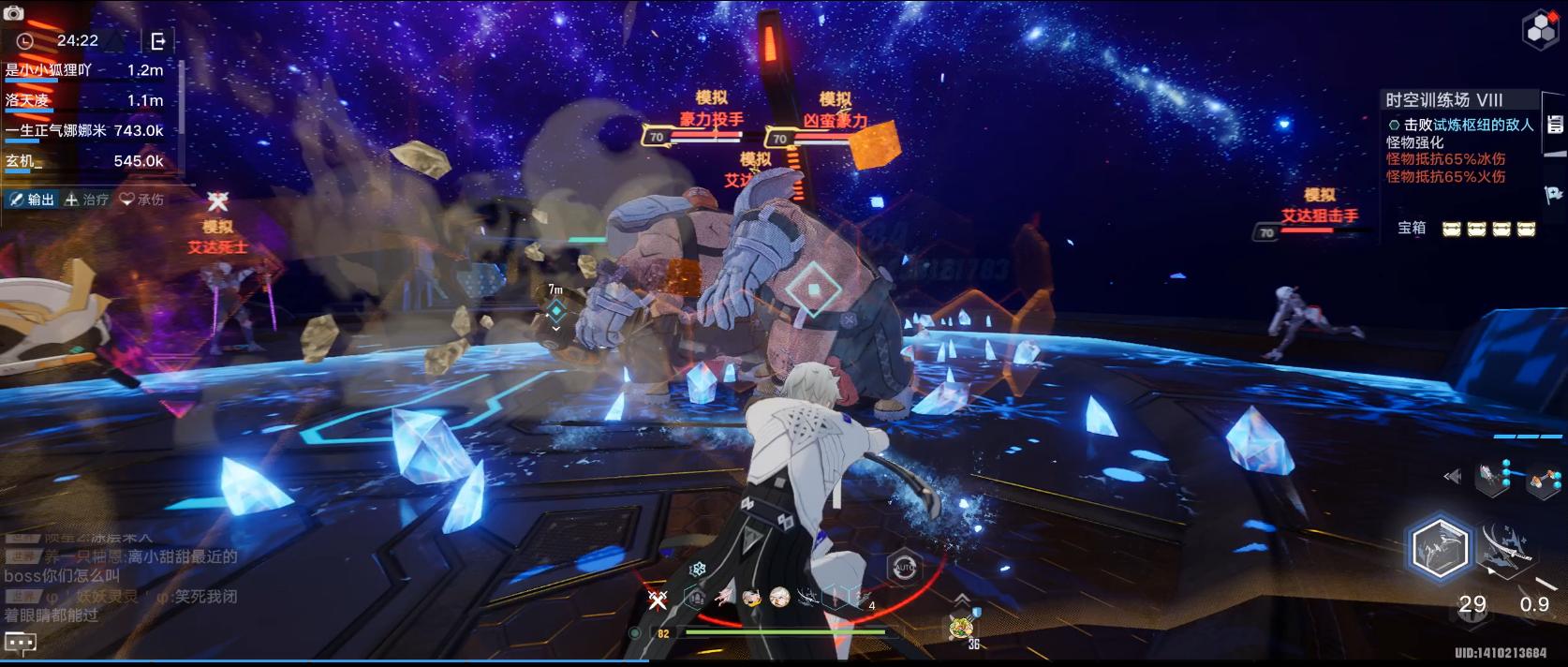
Task: Open the hexagon main menu icon
Action: click(1541, 29)
